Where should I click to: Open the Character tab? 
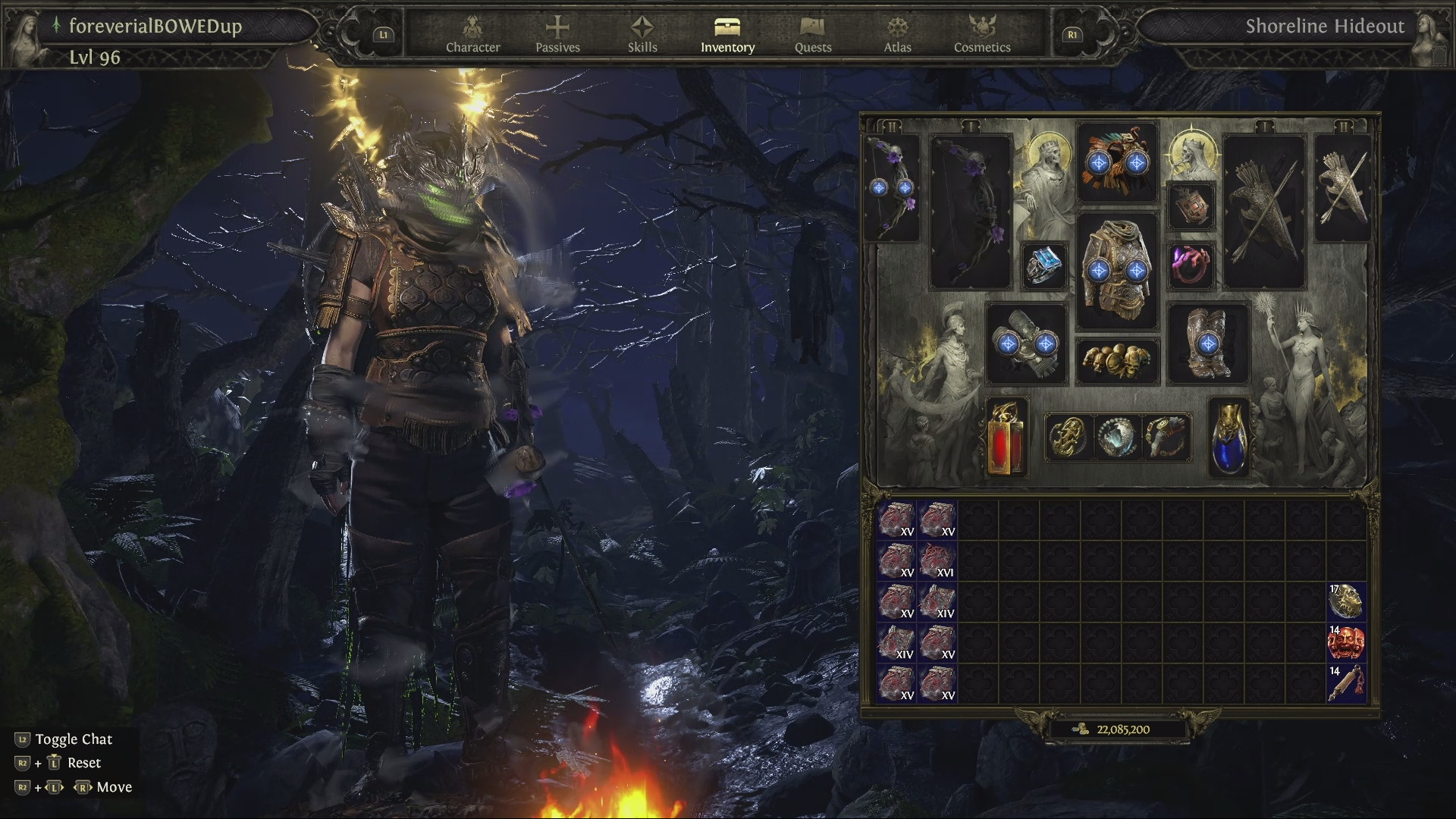click(472, 35)
